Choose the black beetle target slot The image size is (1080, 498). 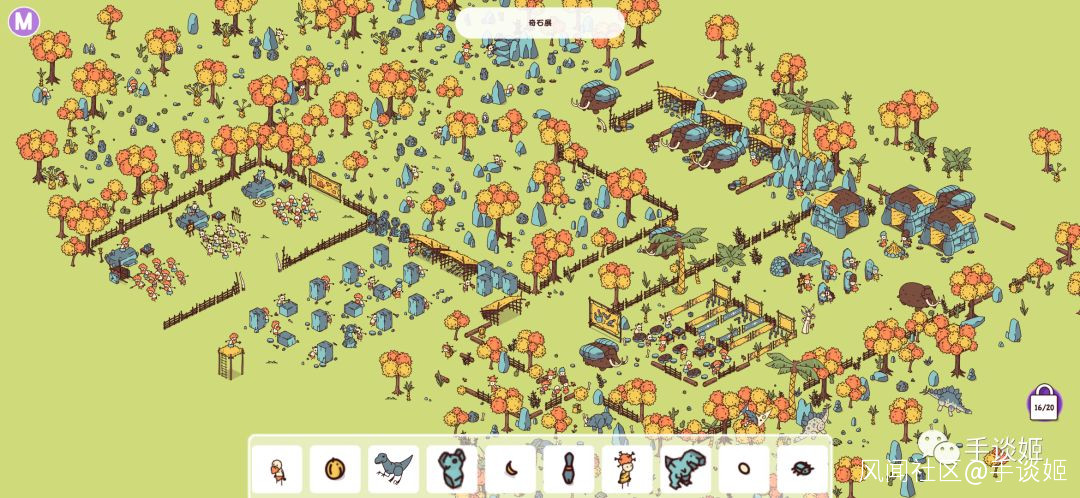point(802,468)
